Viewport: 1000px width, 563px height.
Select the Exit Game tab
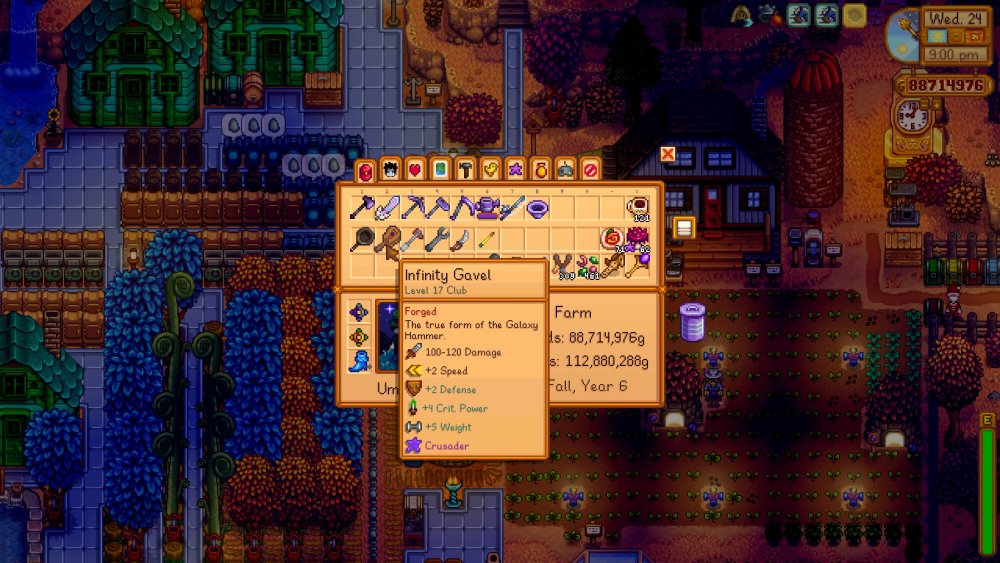pos(590,169)
